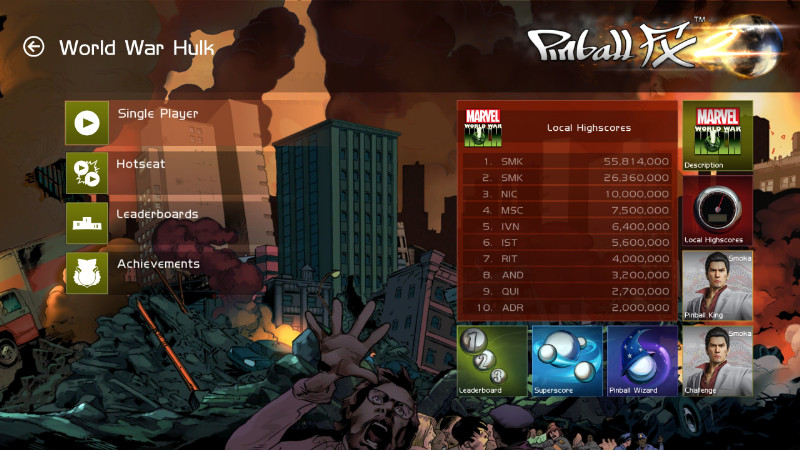Open the Challenge tile
This screenshot has height=450, width=800.
click(717, 360)
